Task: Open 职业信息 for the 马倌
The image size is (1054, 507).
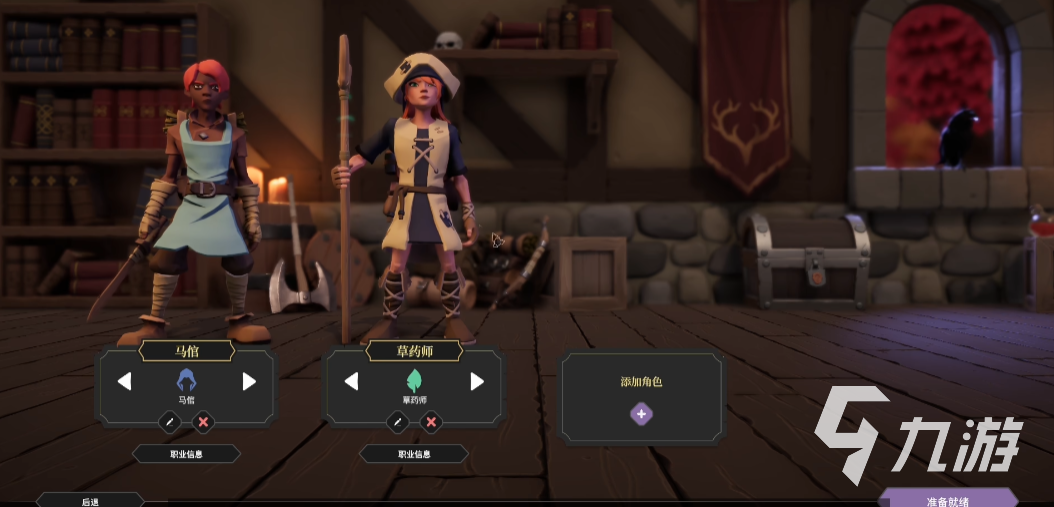Action: coord(186,454)
